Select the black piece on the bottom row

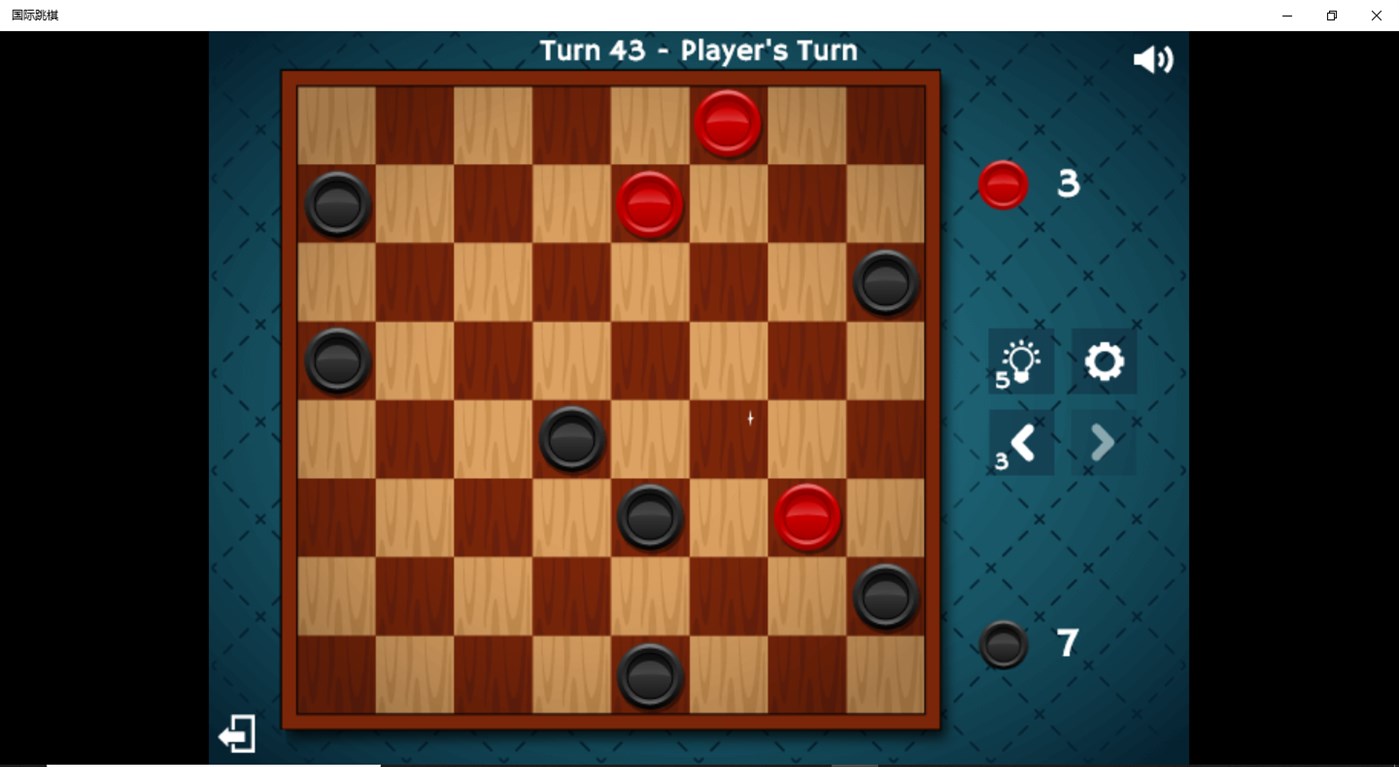click(x=649, y=676)
